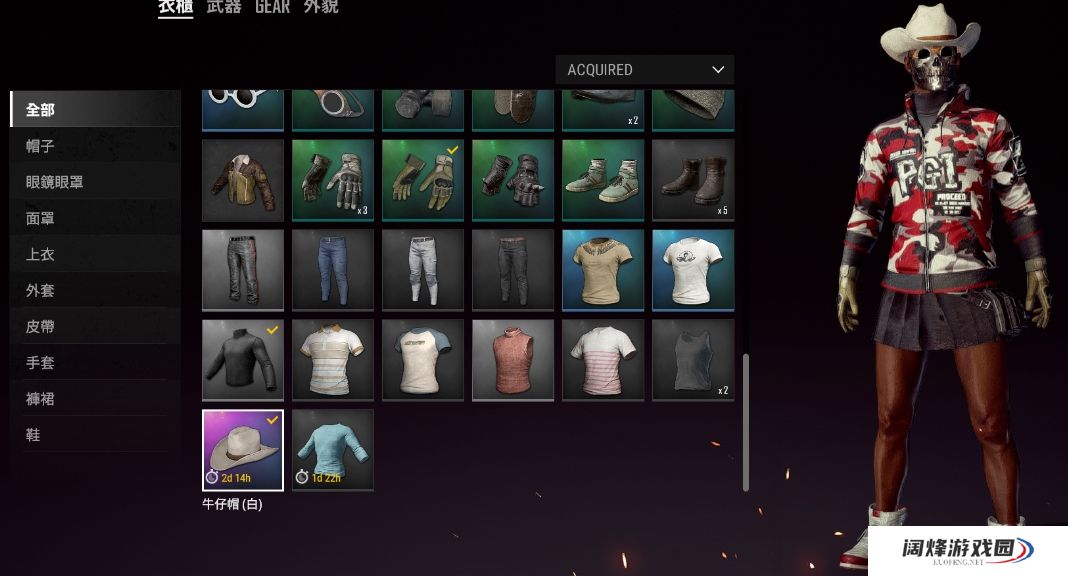
Task: Choose the 帽子 category
Action: pyautogui.click(x=40, y=146)
